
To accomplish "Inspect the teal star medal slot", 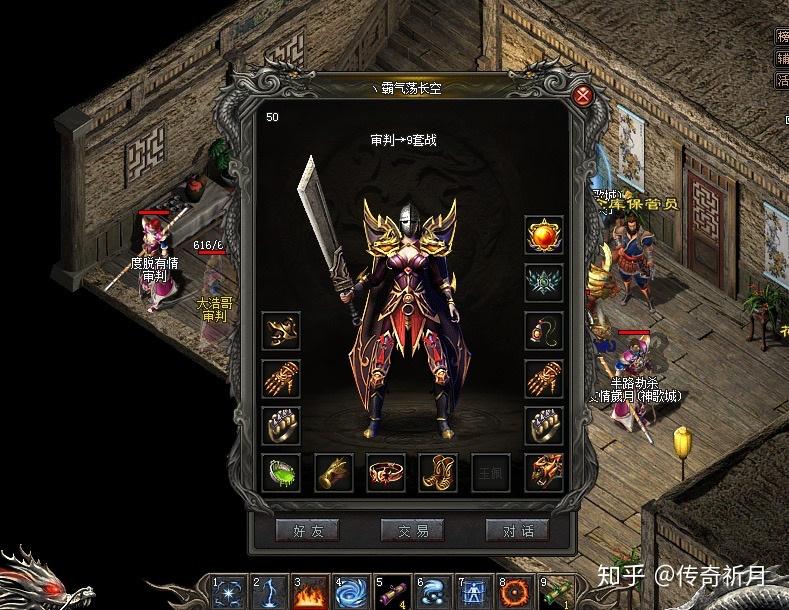I will [x=545, y=283].
